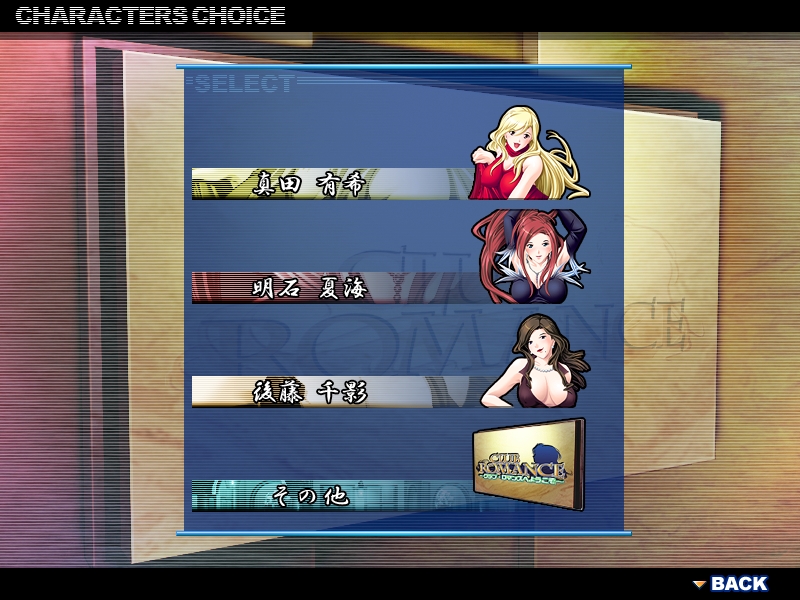Viewport: 800px width, 600px height.
Task: Click the Club Romance sign thumbnail
Action: pyautogui.click(x=528, y=465)
